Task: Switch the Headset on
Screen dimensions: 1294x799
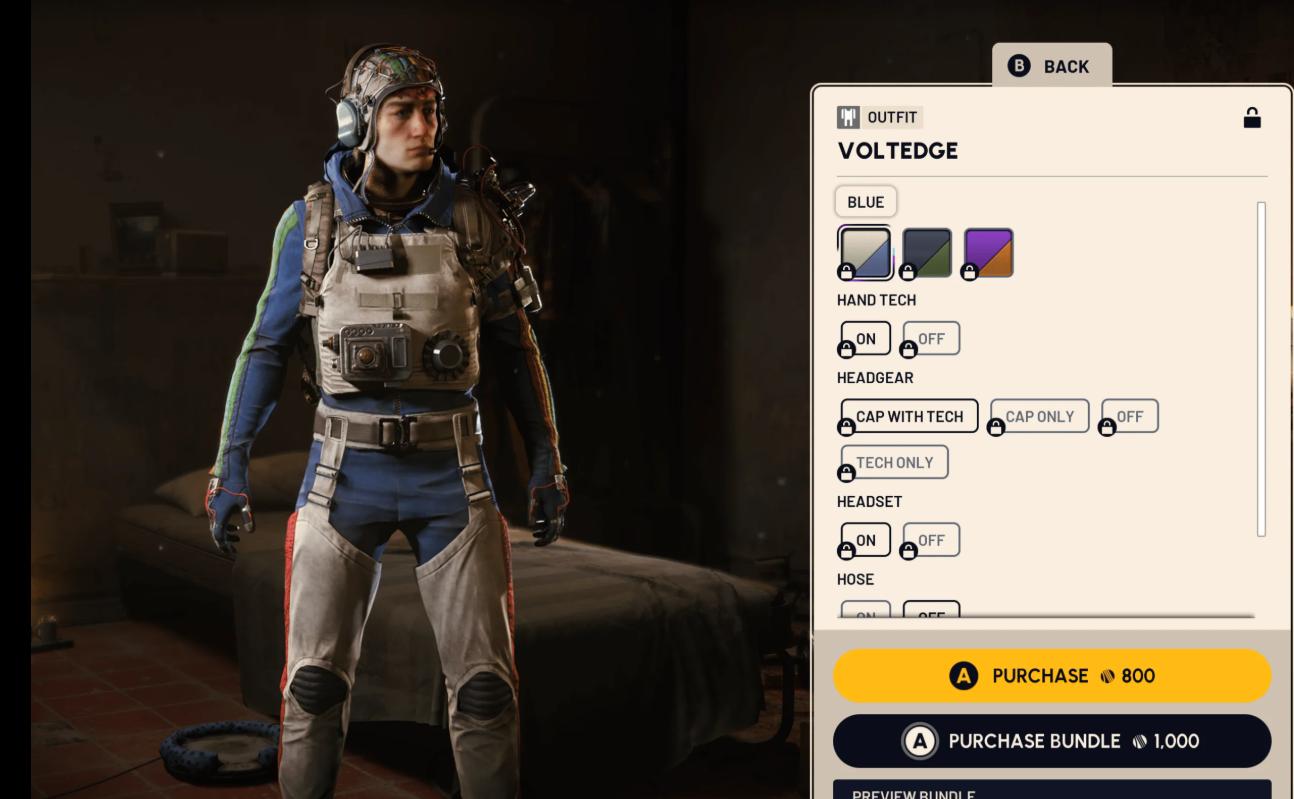Action: (866, 540)
